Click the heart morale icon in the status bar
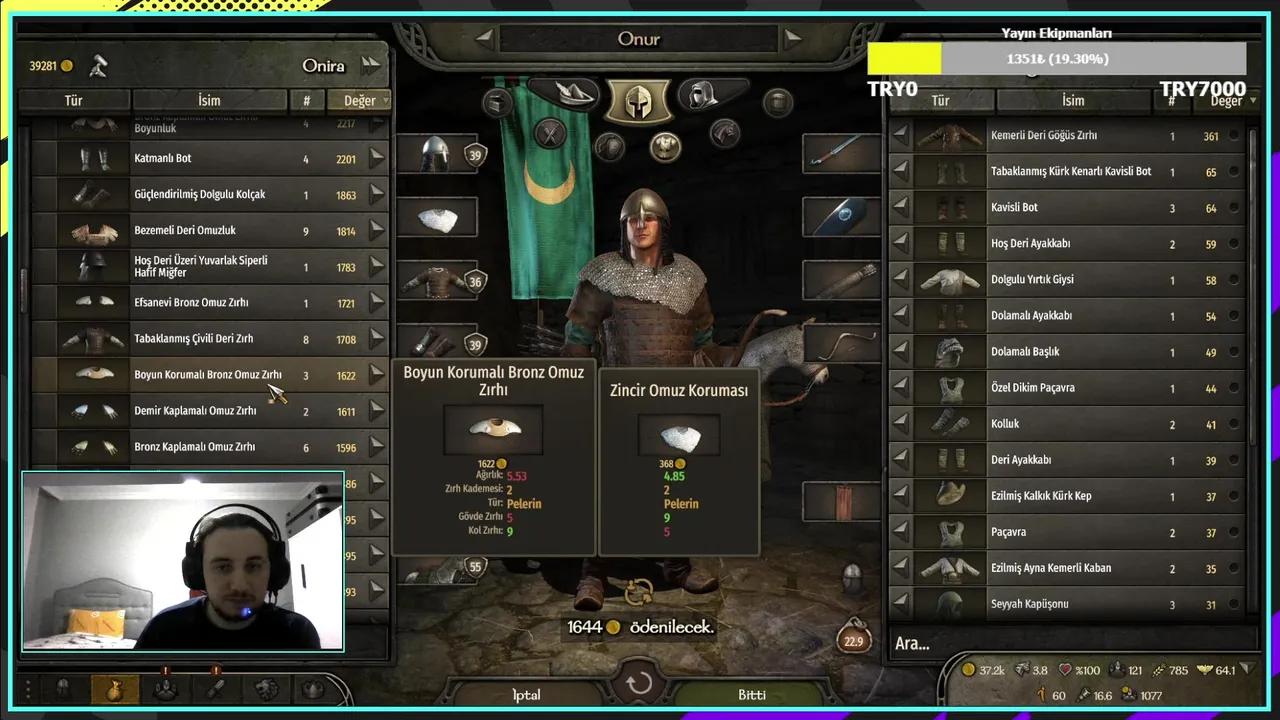 pos(1065,670)
